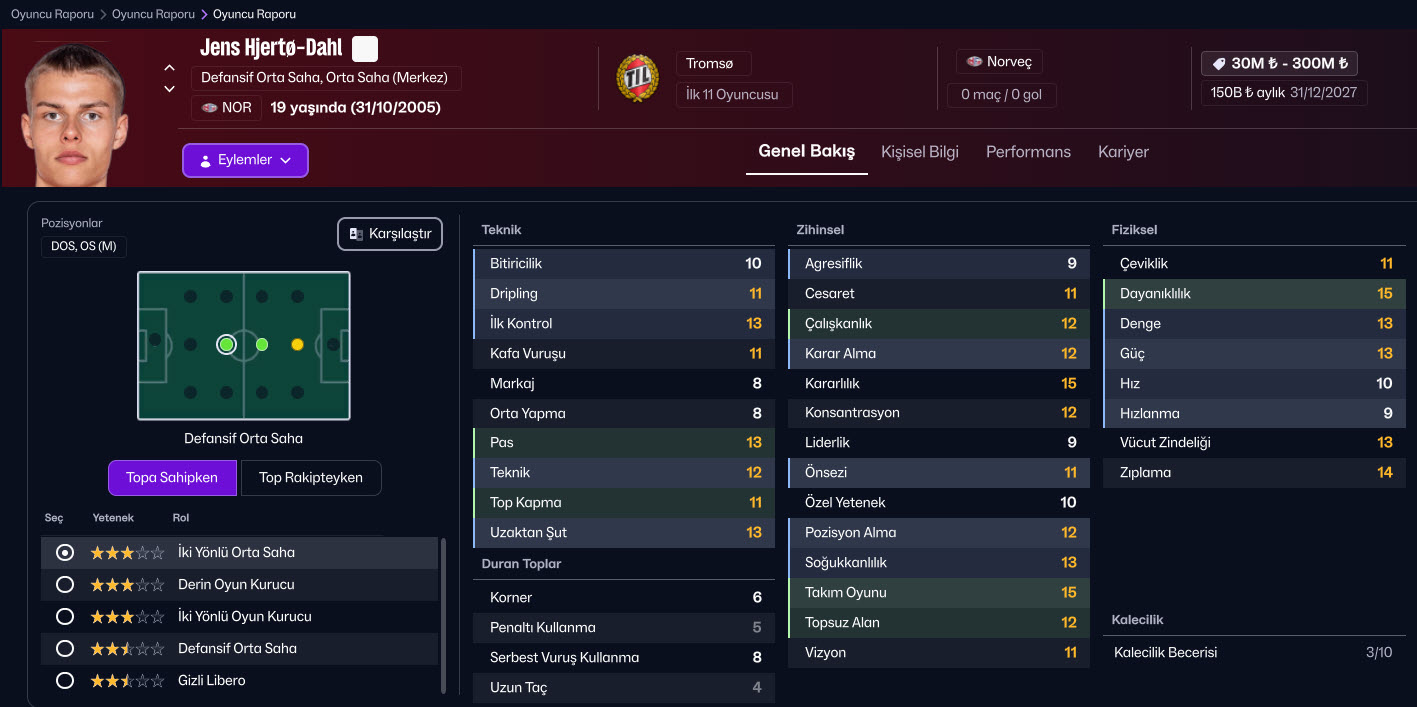Open the Norveç national team link
Image resolution: width=1417 pixels, height=707 pixels.
999,62
